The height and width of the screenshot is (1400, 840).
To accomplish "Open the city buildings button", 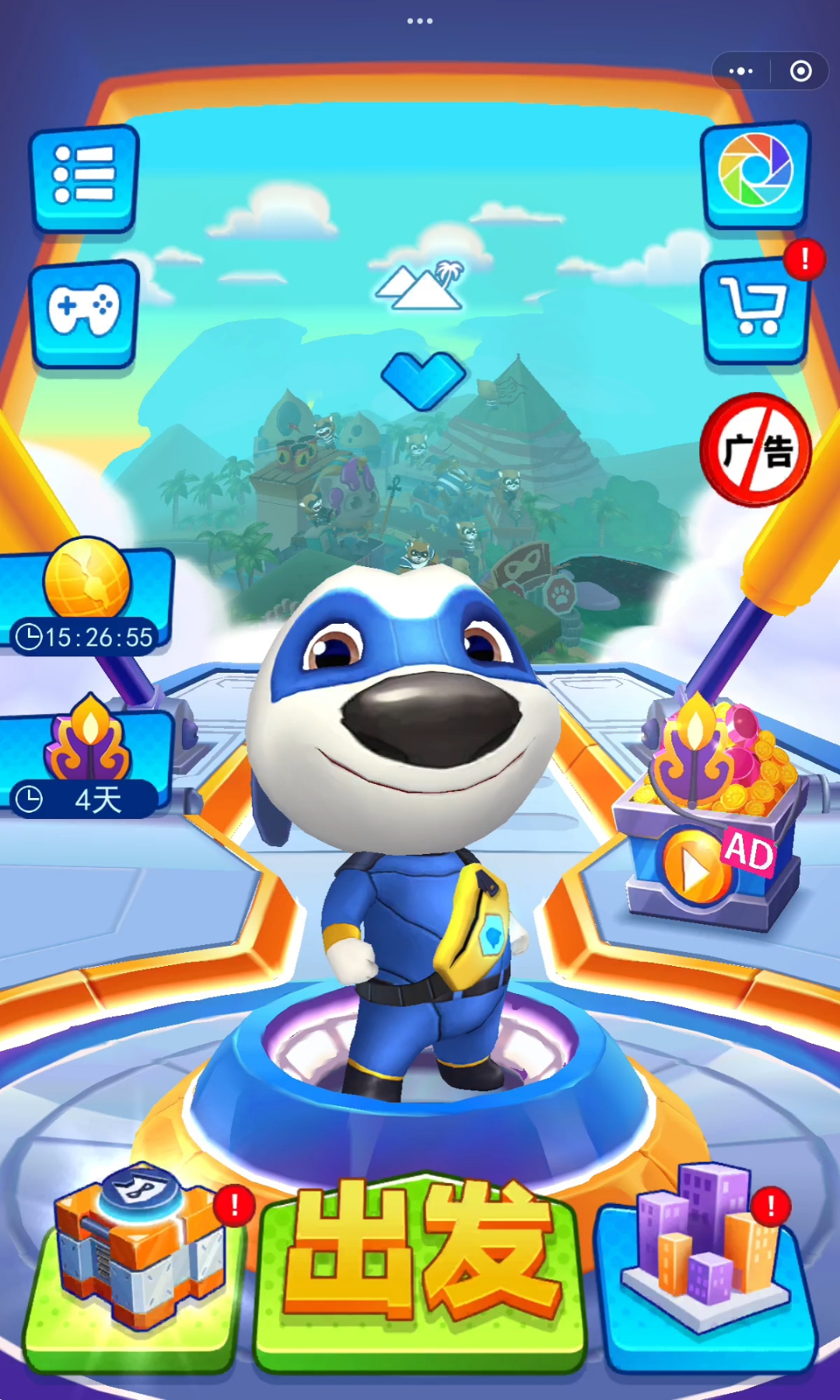I will 706,1260.
